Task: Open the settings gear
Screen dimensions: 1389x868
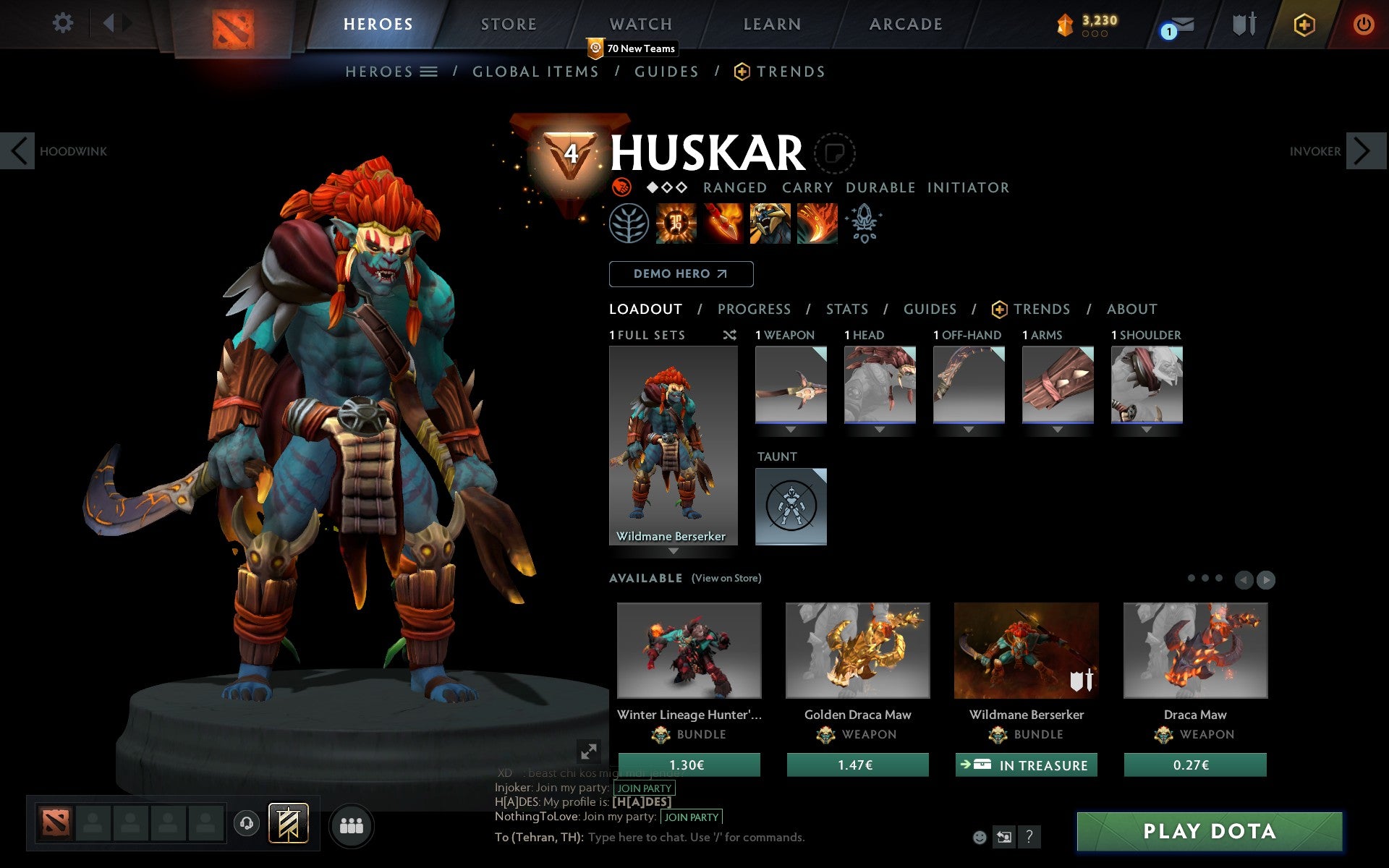Action: 64,23
